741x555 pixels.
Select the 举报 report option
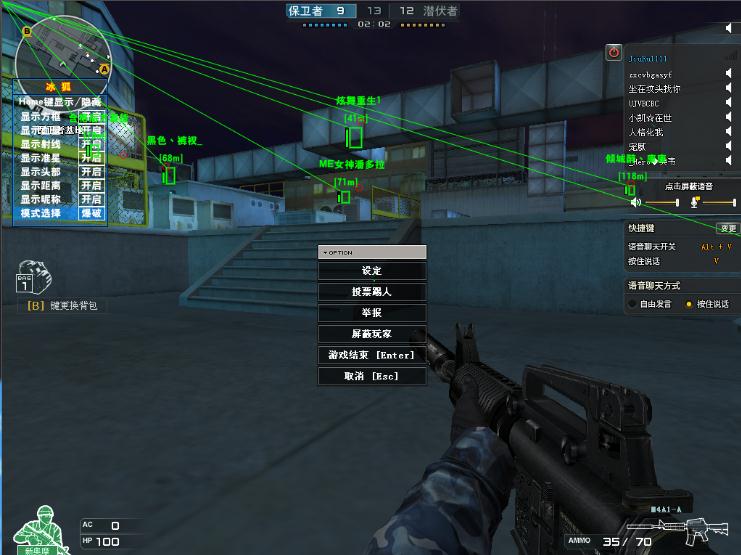point(372,313)
